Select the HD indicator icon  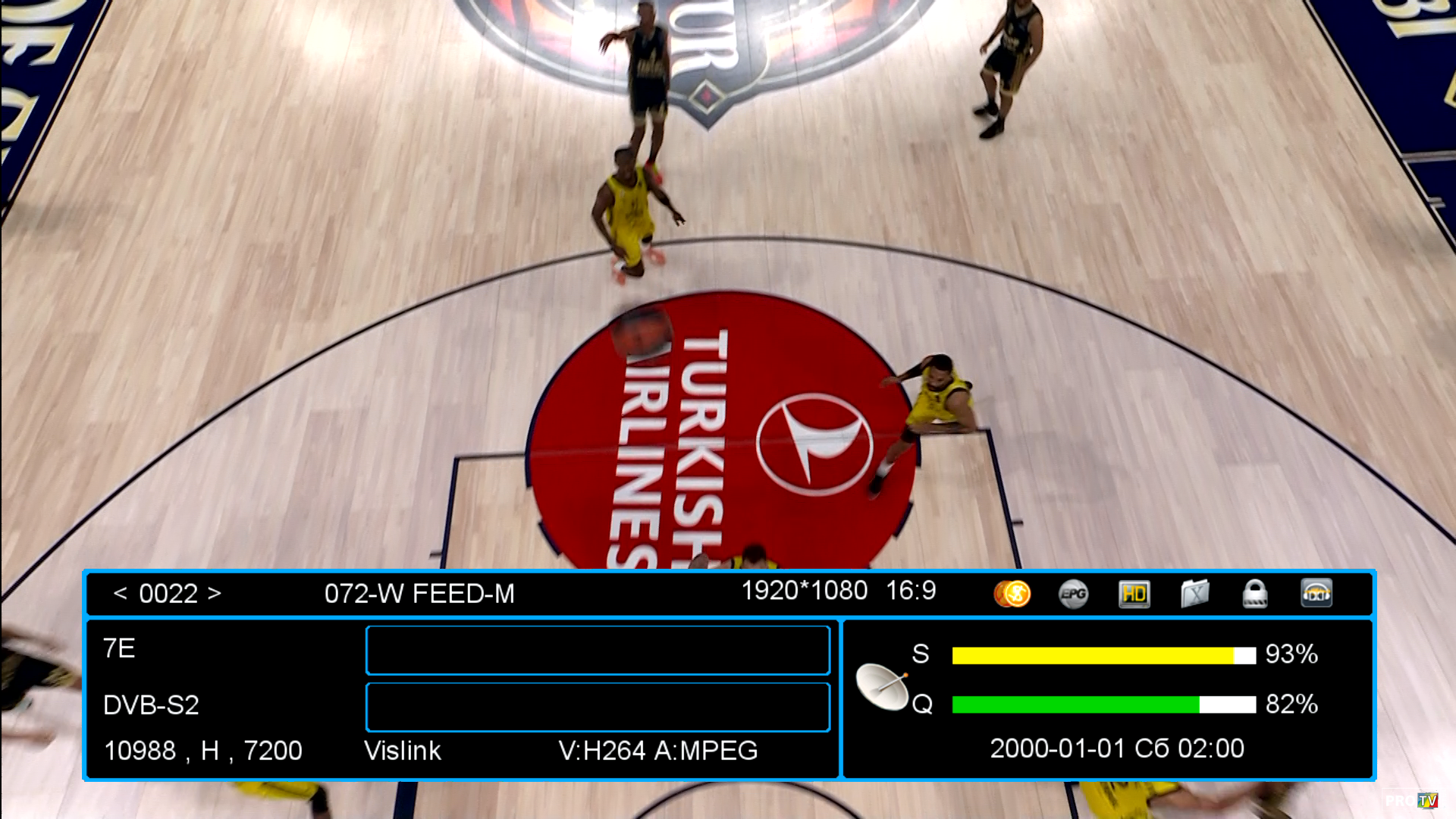tap(1134, 594)
